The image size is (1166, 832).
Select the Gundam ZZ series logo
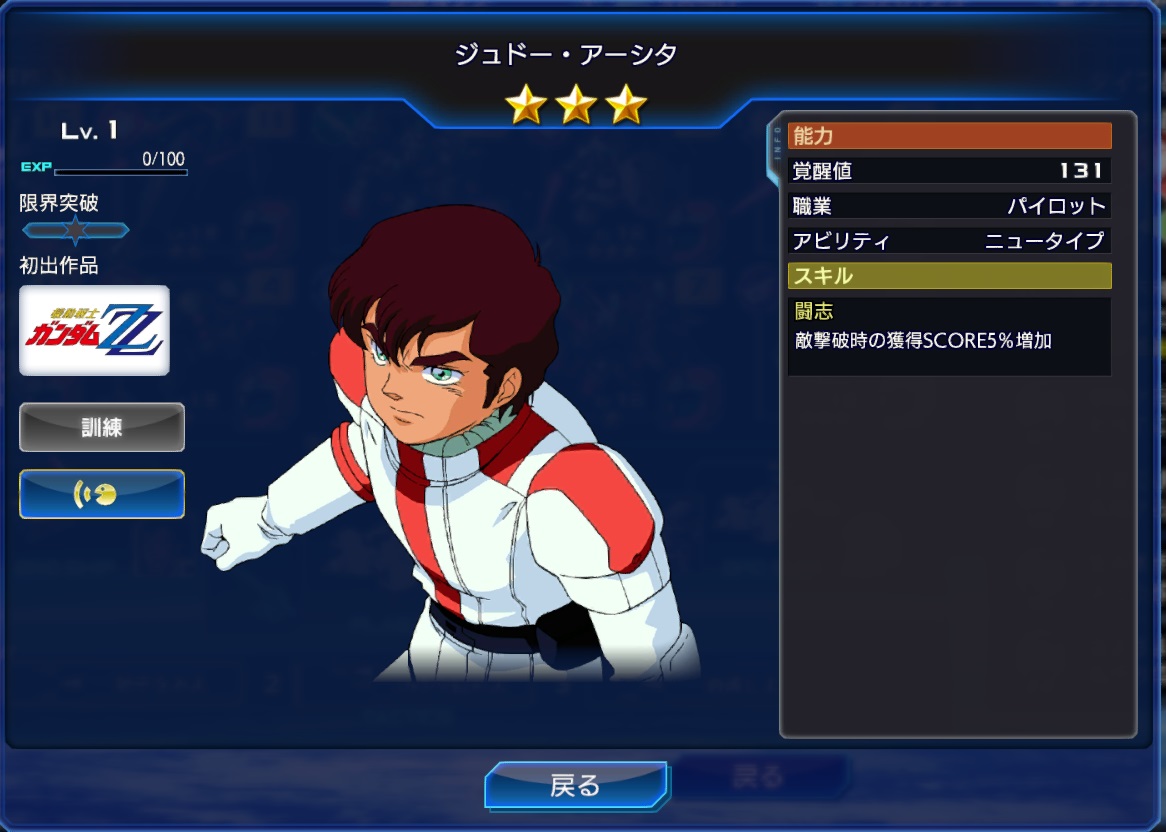point(95,330)
